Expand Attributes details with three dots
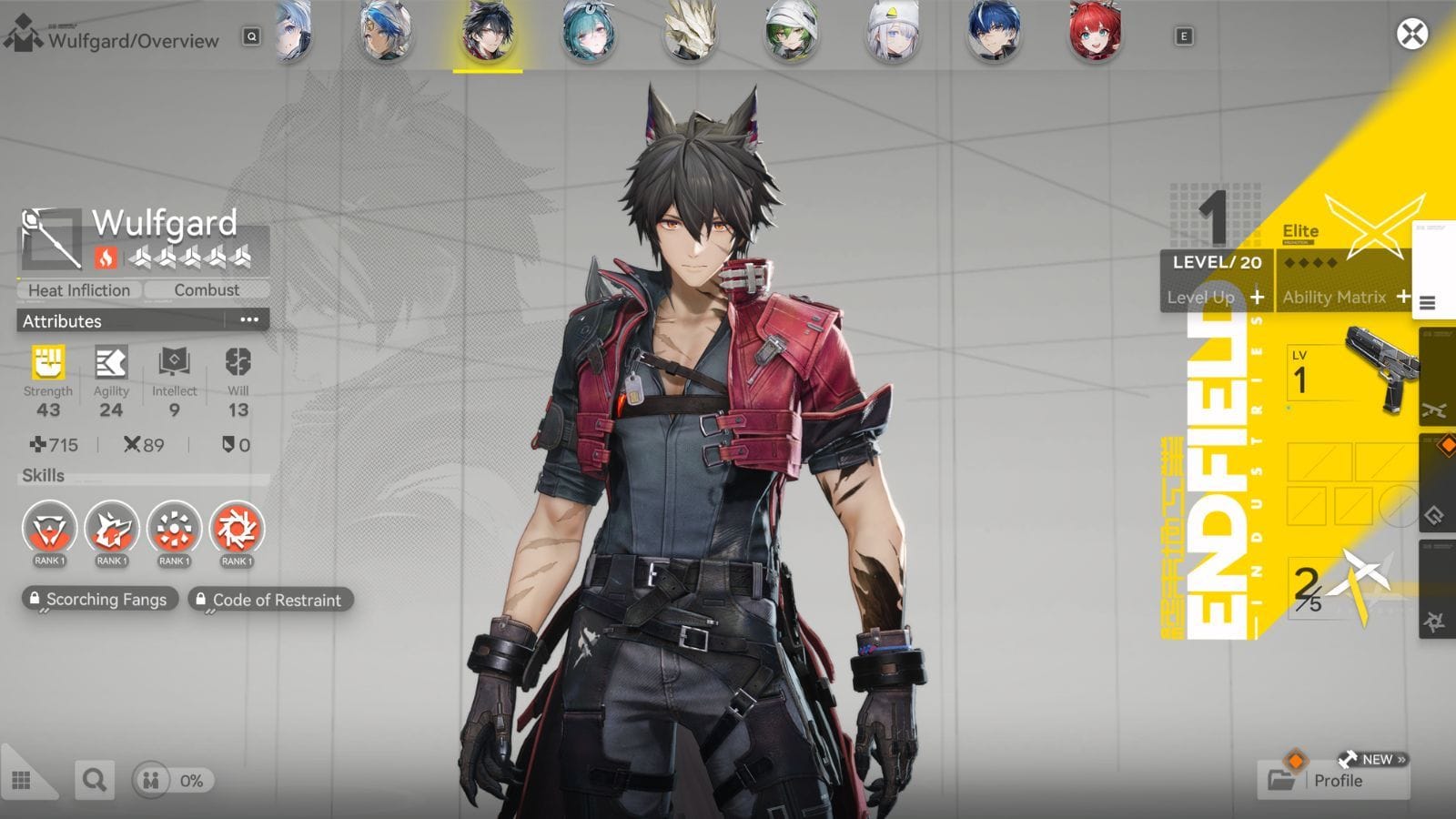 [248, 320]
